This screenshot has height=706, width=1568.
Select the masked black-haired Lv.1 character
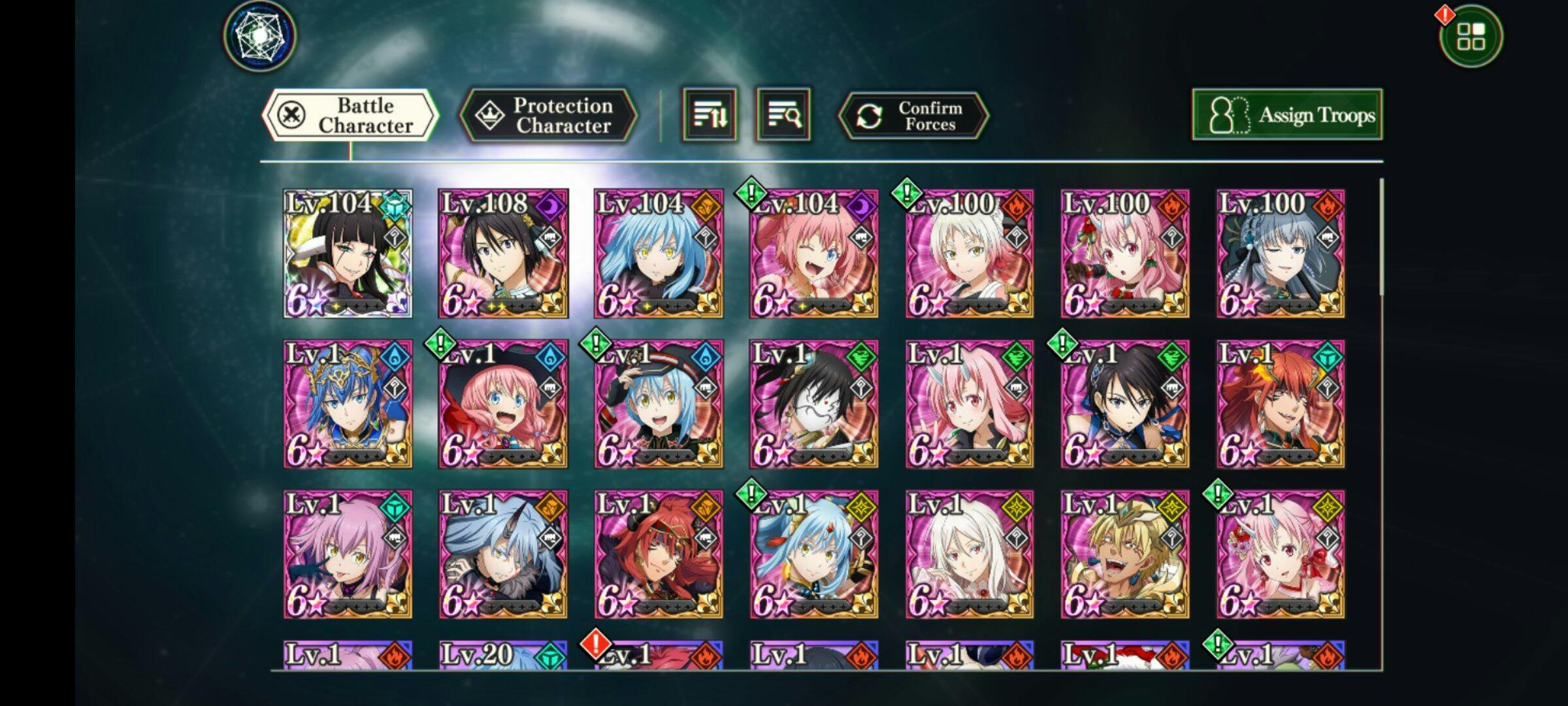pos(814,404)
